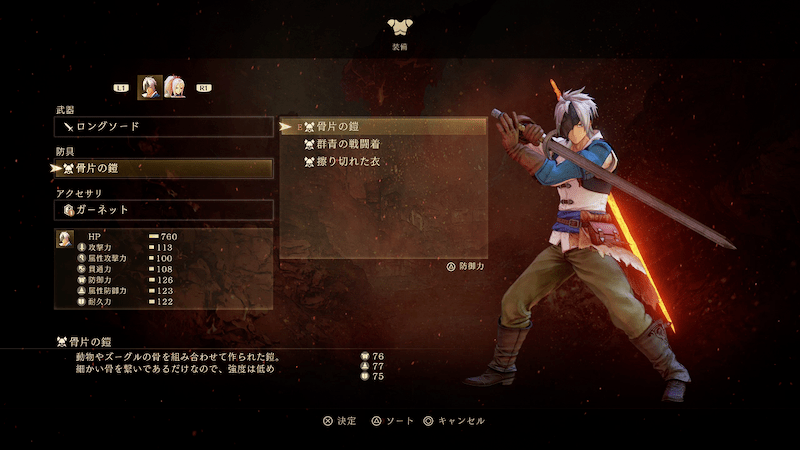The width and height of the screenshot is (800, 450).
Task: Select the 骨片の鎧 armor slot on the left
Action: point(163,169)
